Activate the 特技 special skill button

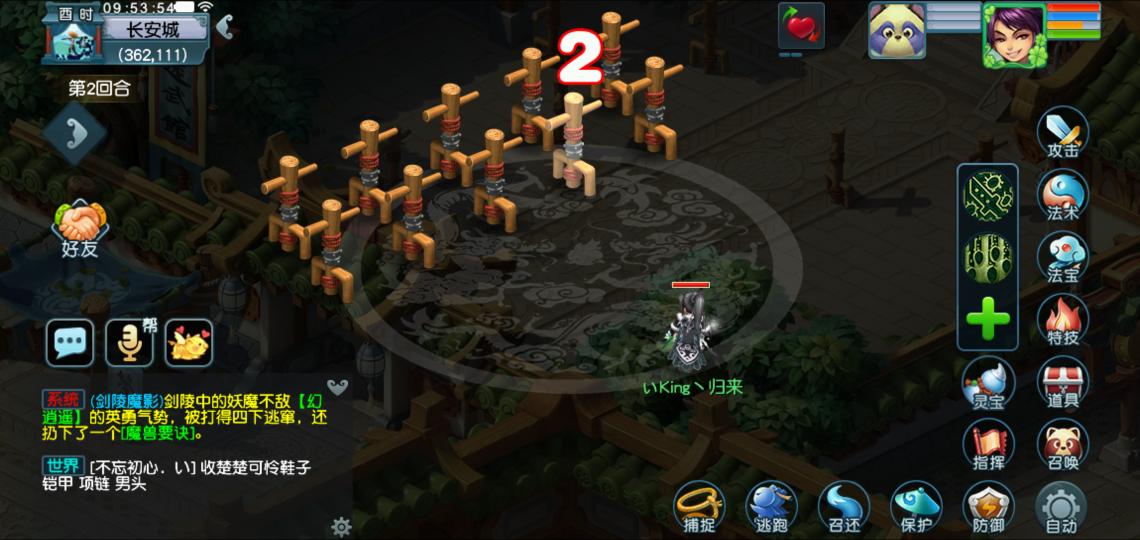pos(1062,320)
